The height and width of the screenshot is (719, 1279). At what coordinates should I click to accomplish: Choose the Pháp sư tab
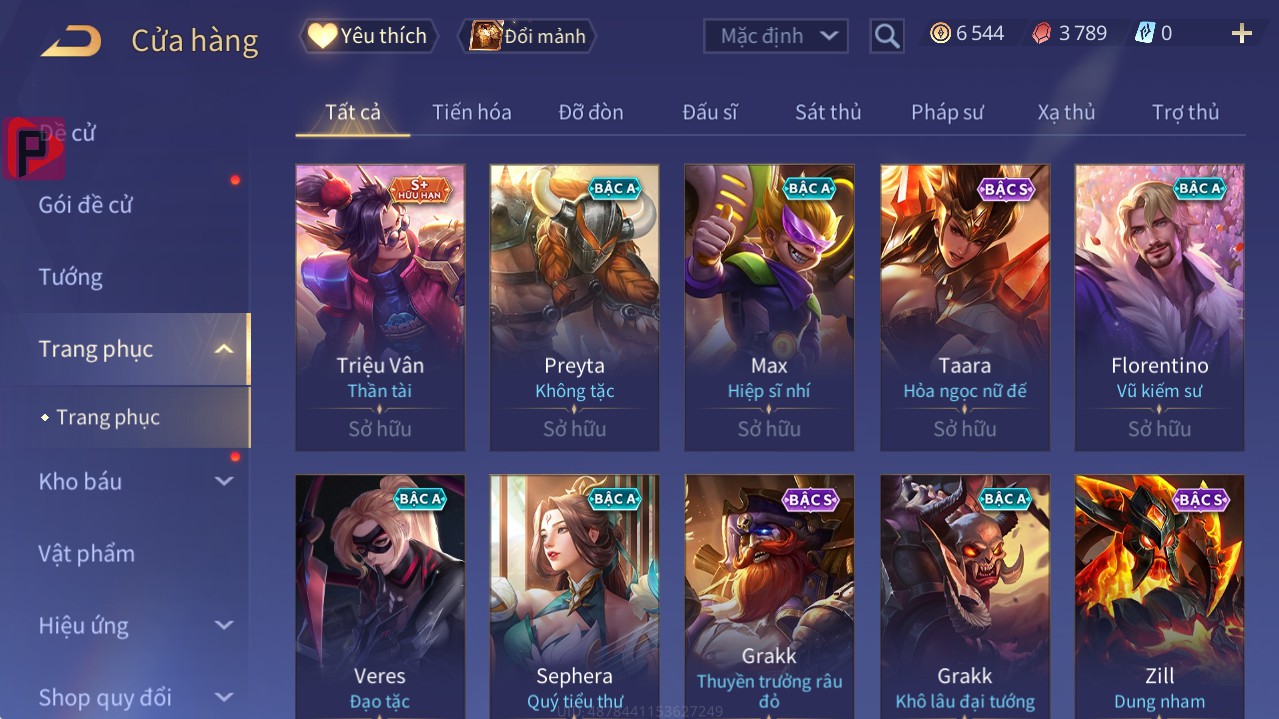click(947, 112)
